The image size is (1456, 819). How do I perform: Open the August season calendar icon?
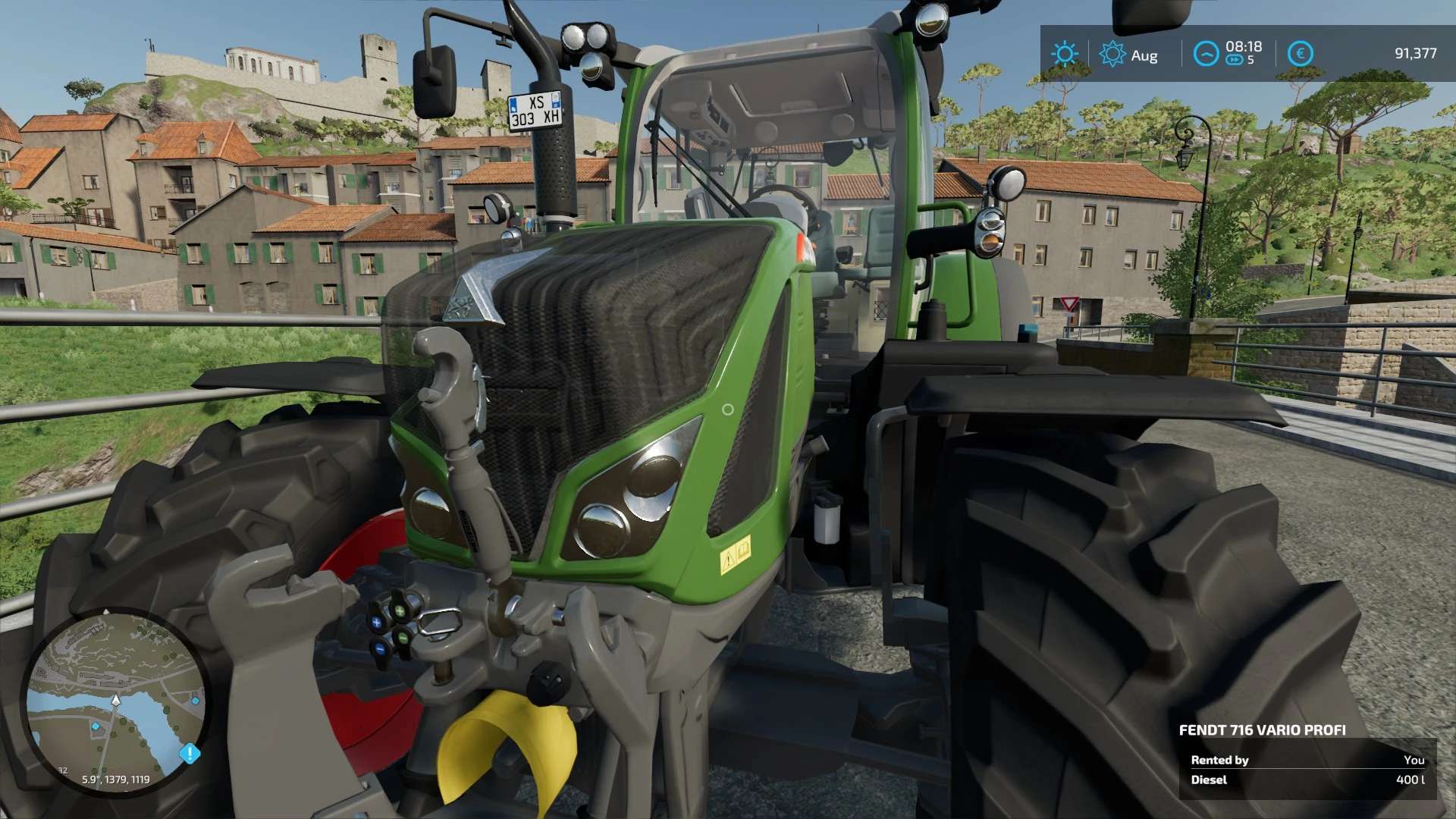coord(1112,54)
